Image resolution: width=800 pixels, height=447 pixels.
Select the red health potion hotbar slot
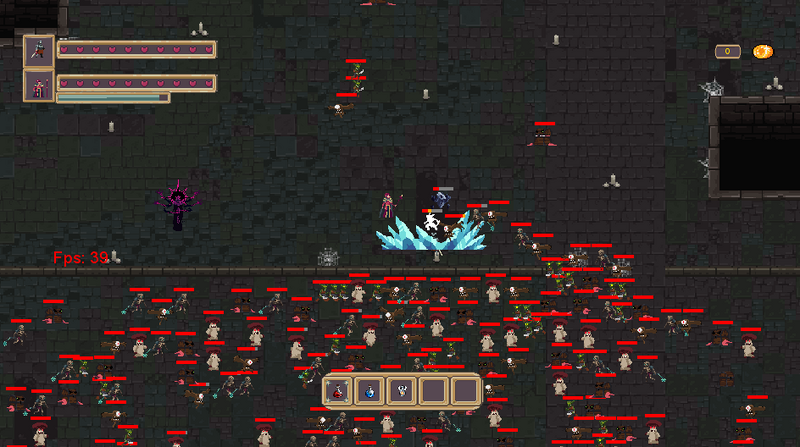tap(339, 391)
